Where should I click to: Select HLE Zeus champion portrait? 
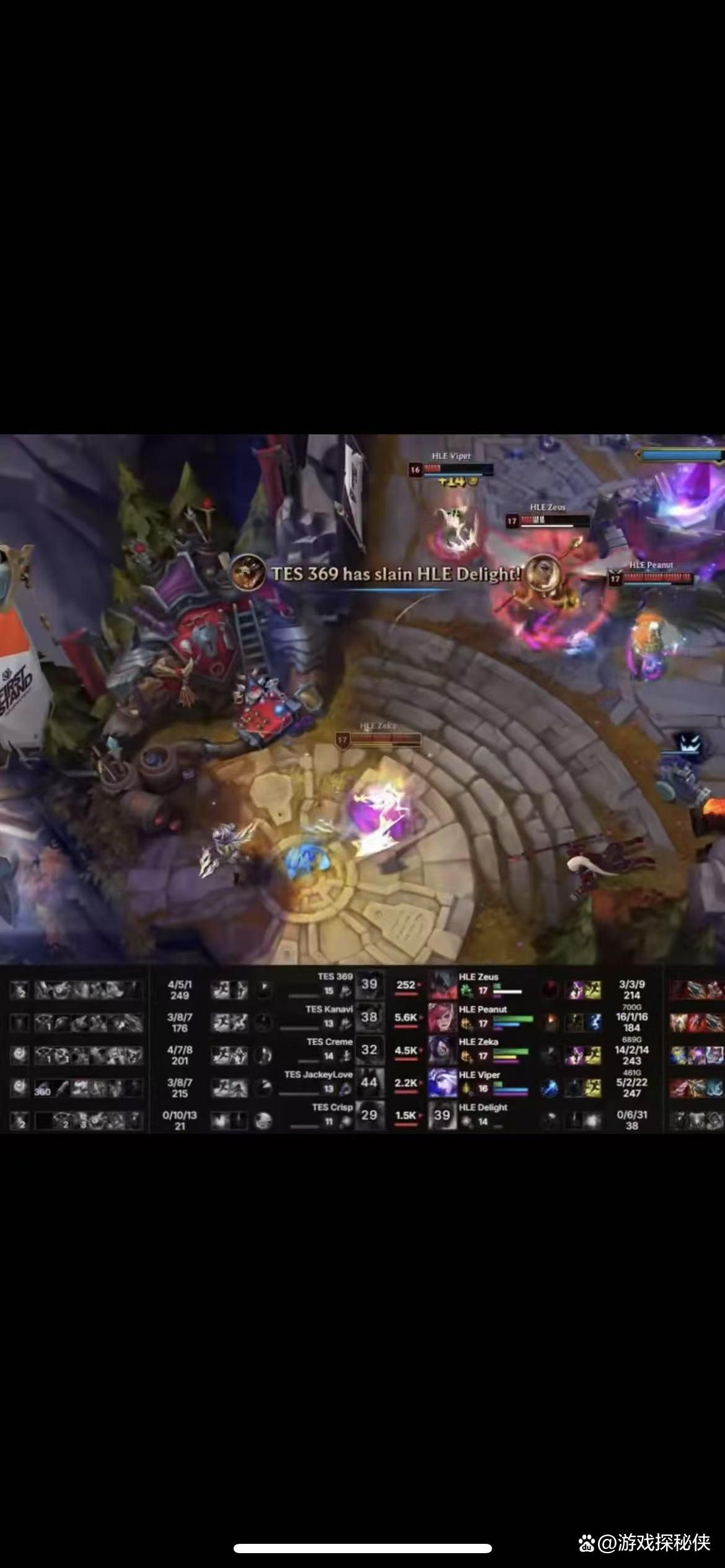pyautogui.click(x=442, y=985)
